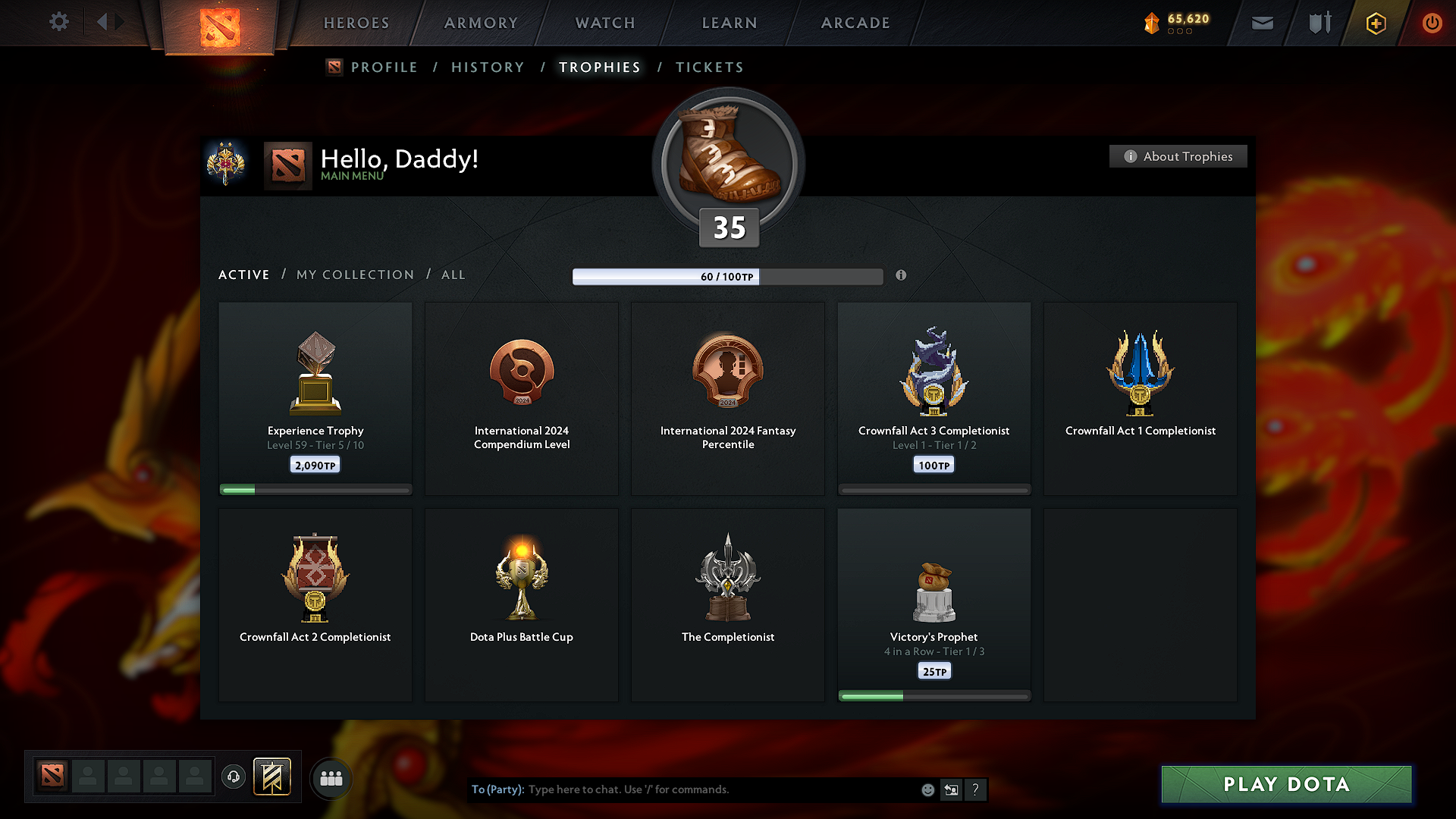The width and height of the screenshot is (1456, 819).
Task: Open About Trophies
Action: click(x=1178, y=156)
